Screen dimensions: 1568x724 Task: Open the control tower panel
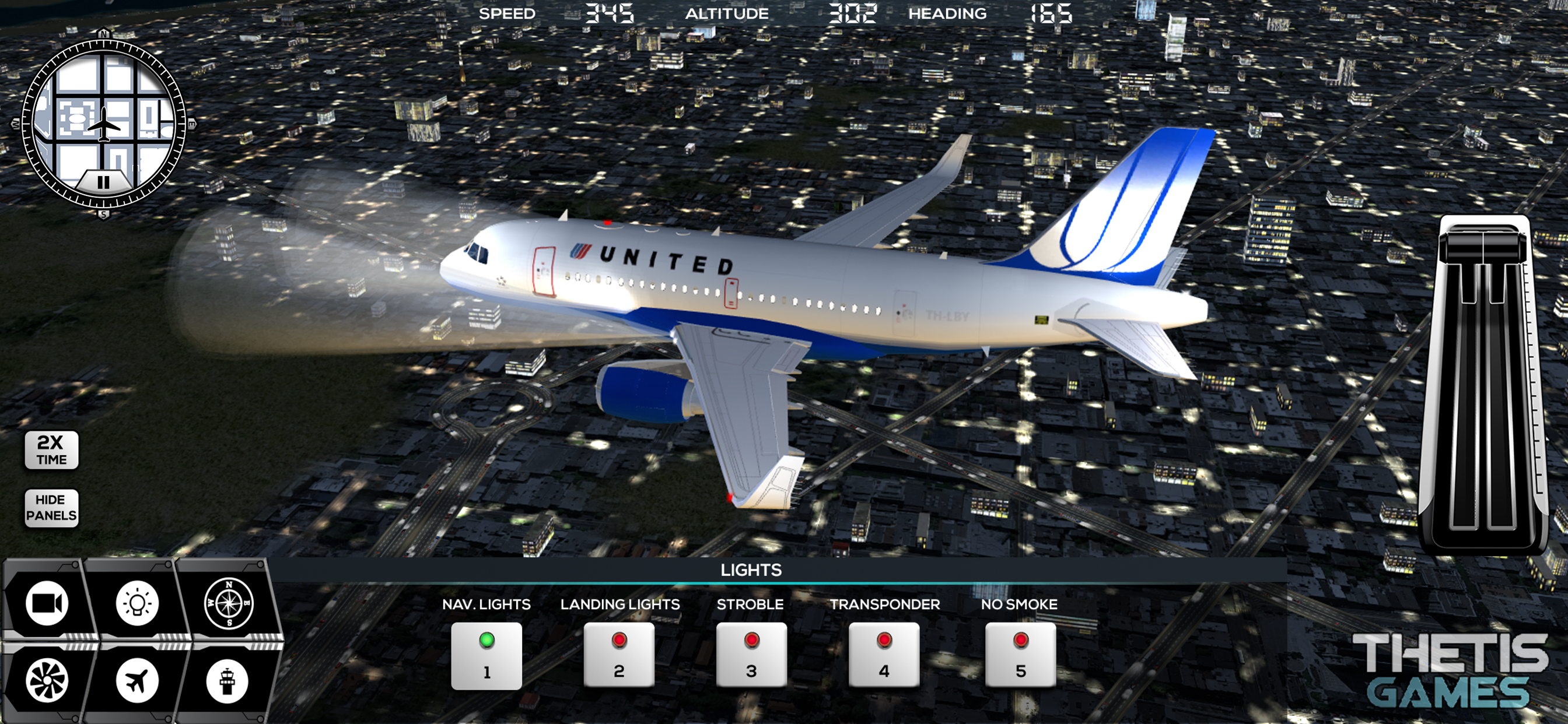point(227,681)
